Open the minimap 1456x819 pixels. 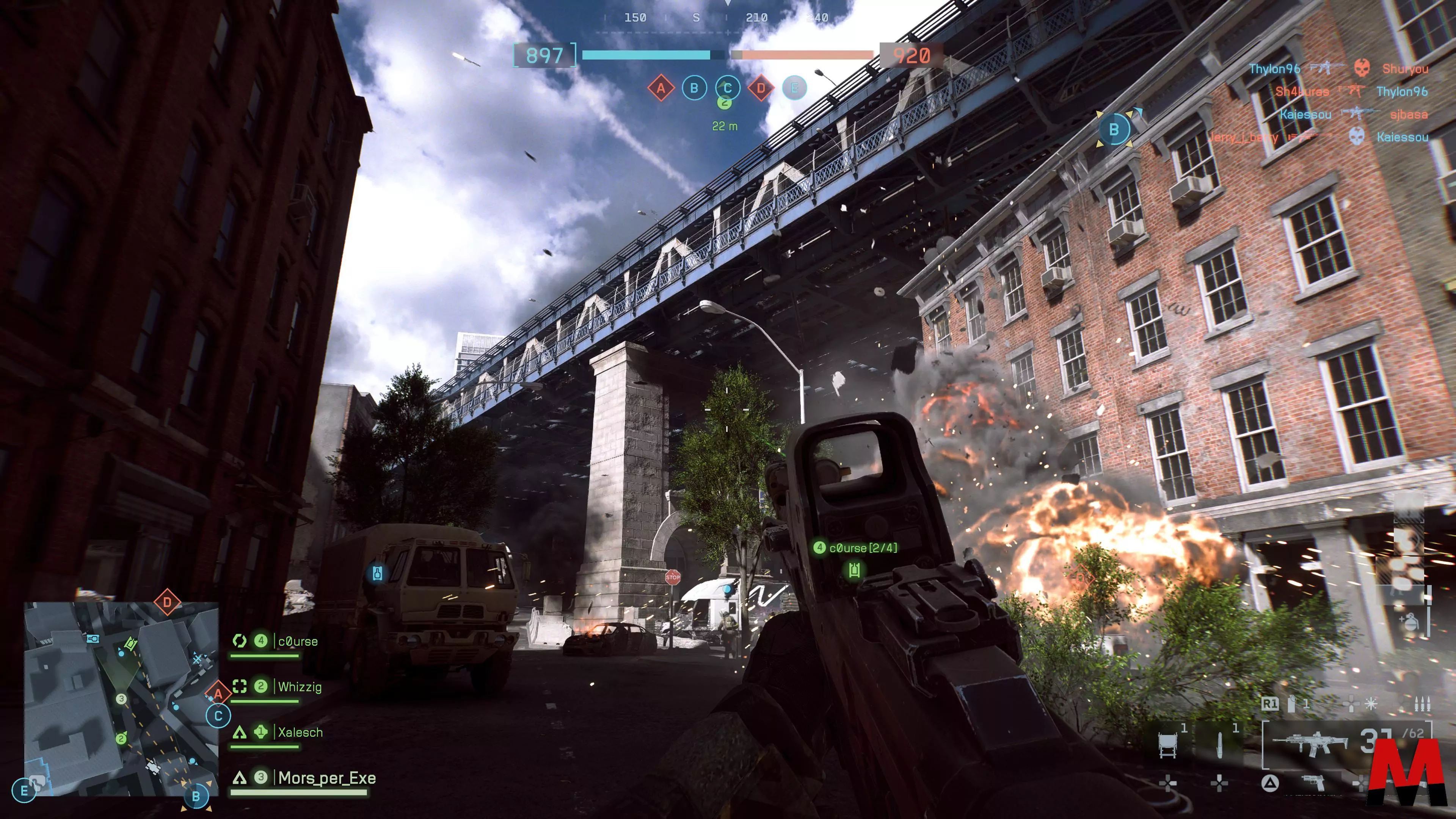coord(121,698)
